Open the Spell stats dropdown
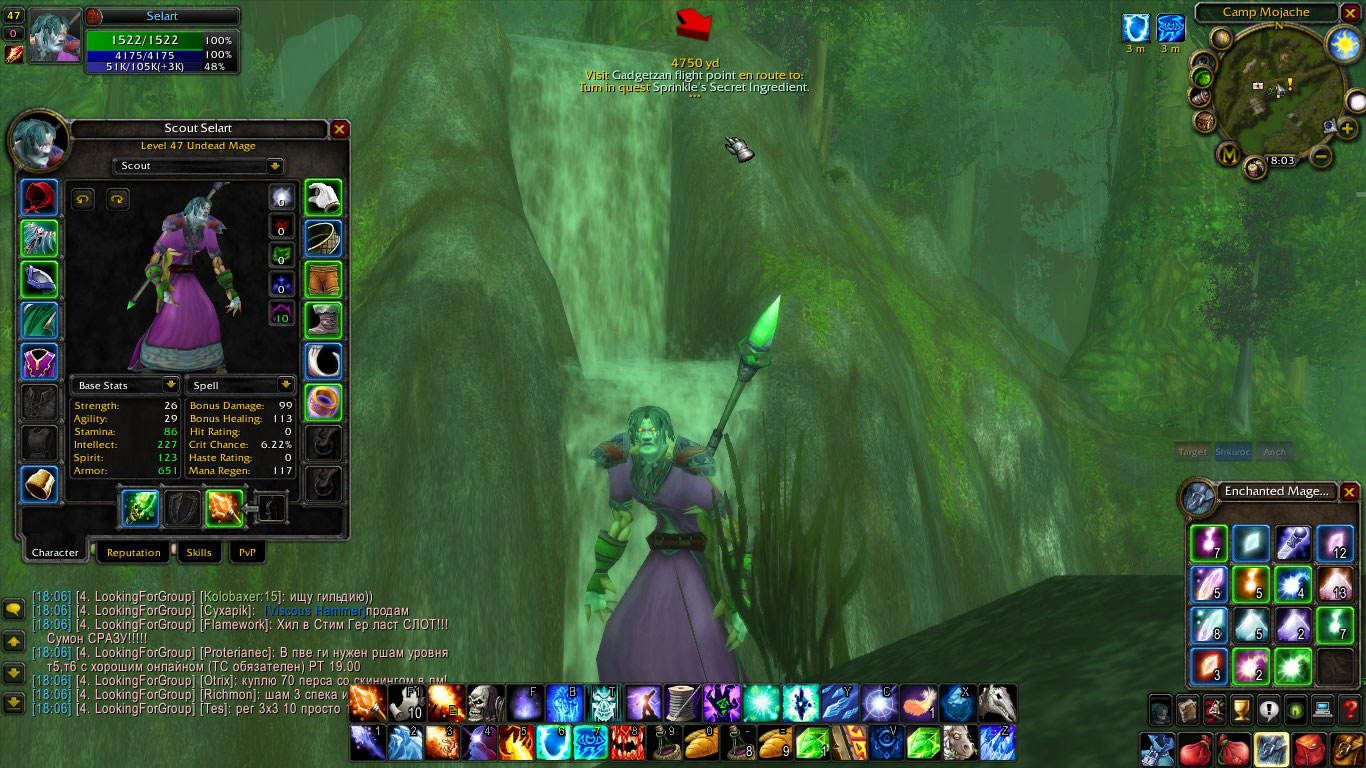 286,385
